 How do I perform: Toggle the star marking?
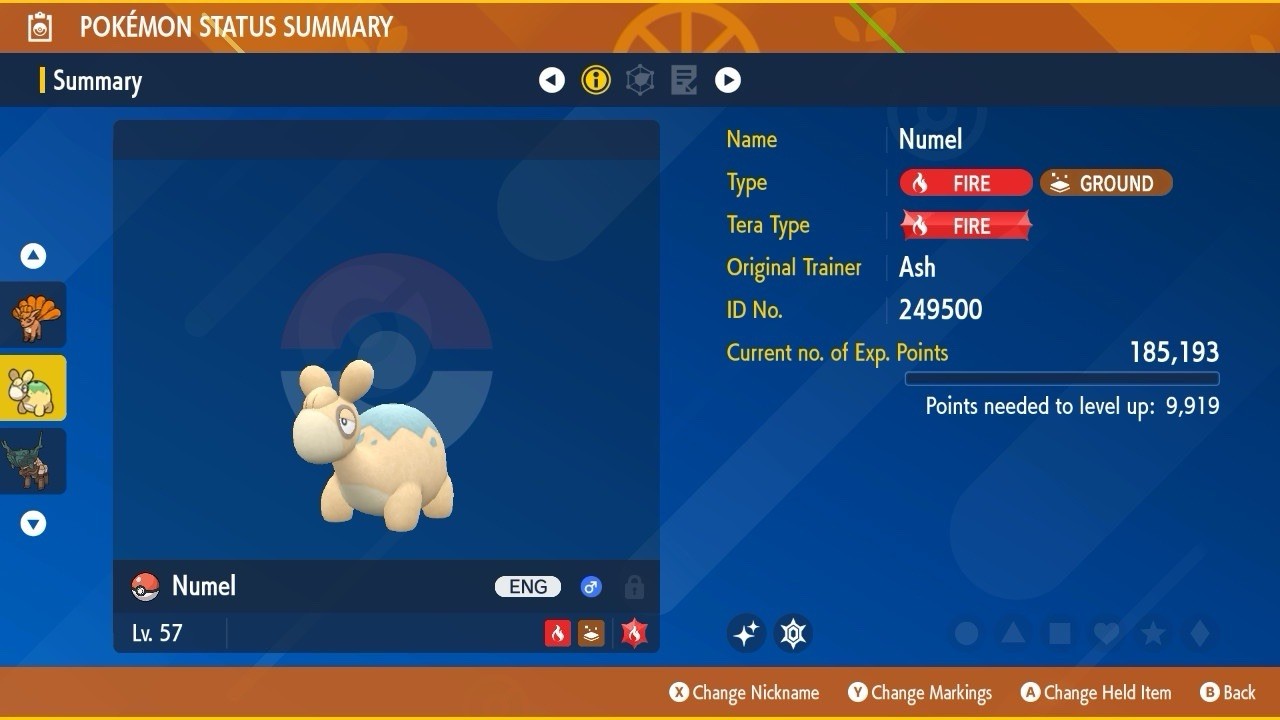click(x=1153, y=633)
